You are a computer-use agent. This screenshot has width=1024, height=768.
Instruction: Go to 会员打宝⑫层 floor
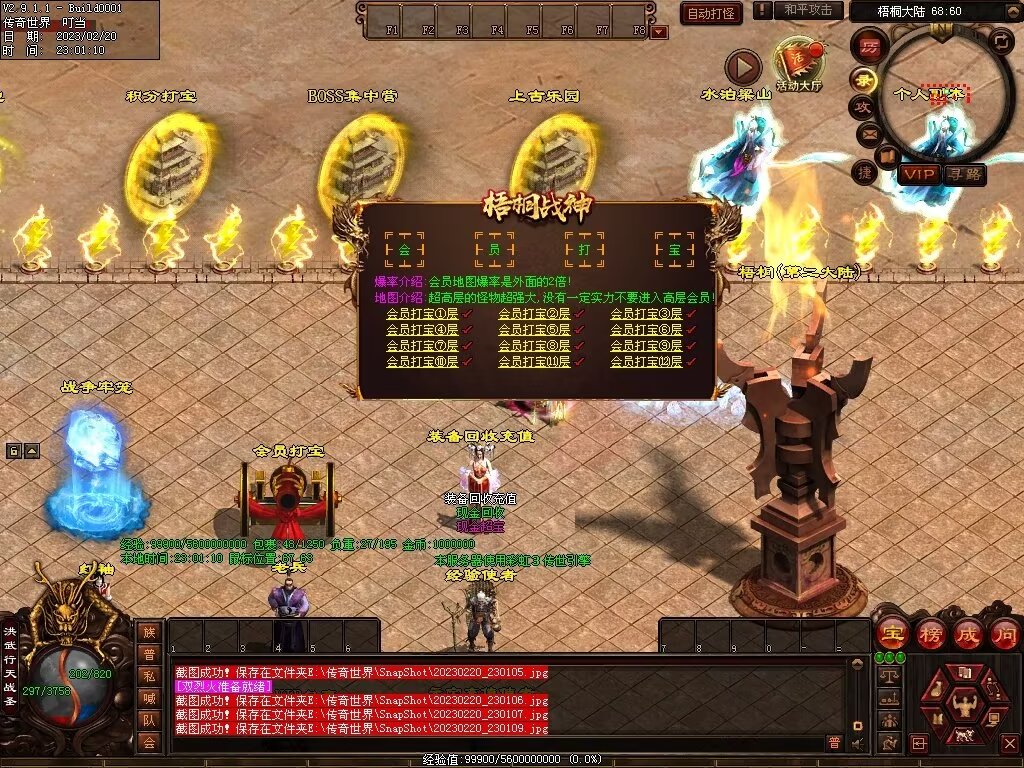[x=646, y=362]
